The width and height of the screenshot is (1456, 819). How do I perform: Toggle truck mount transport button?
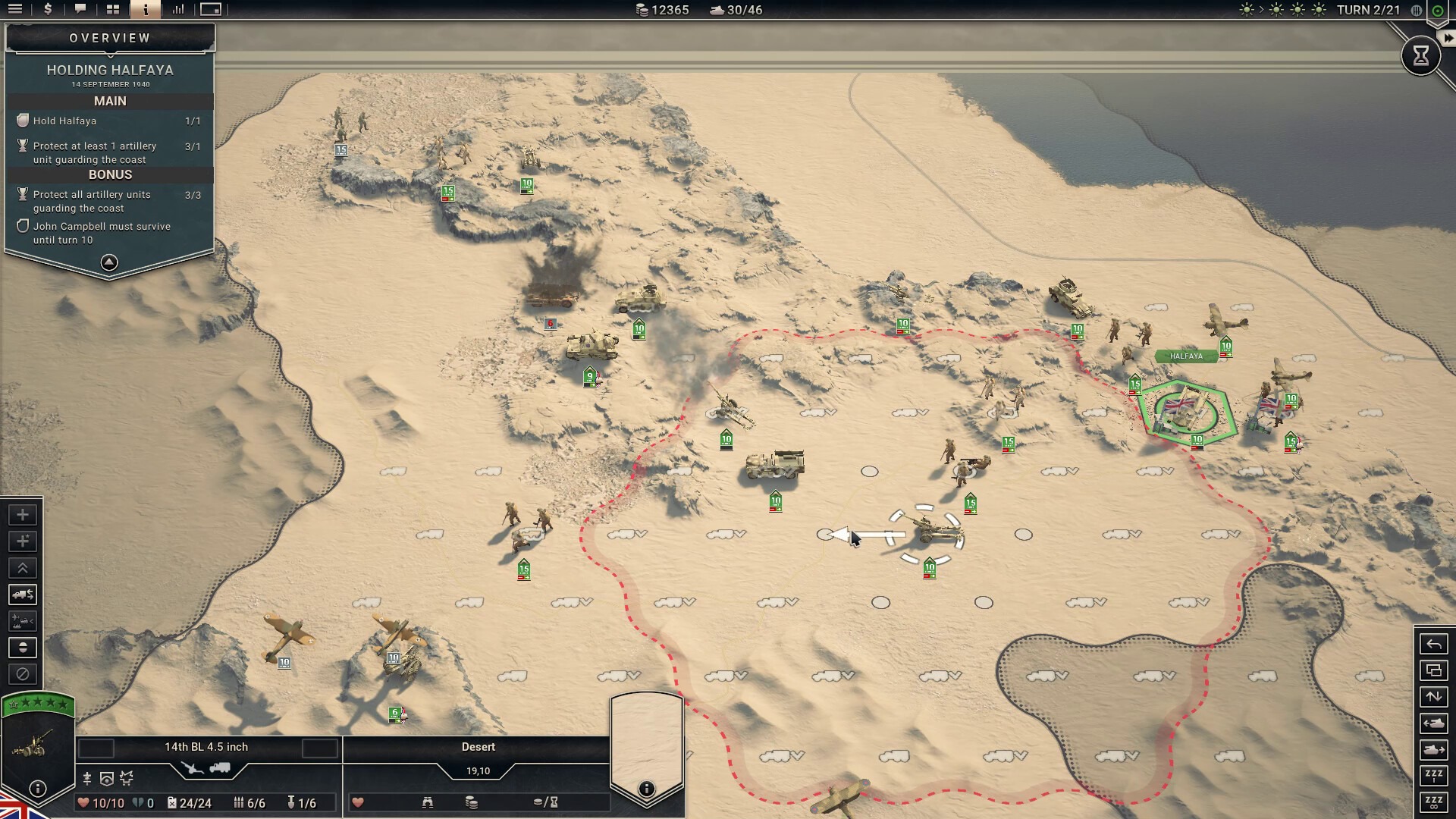click(x=23, y=595)
